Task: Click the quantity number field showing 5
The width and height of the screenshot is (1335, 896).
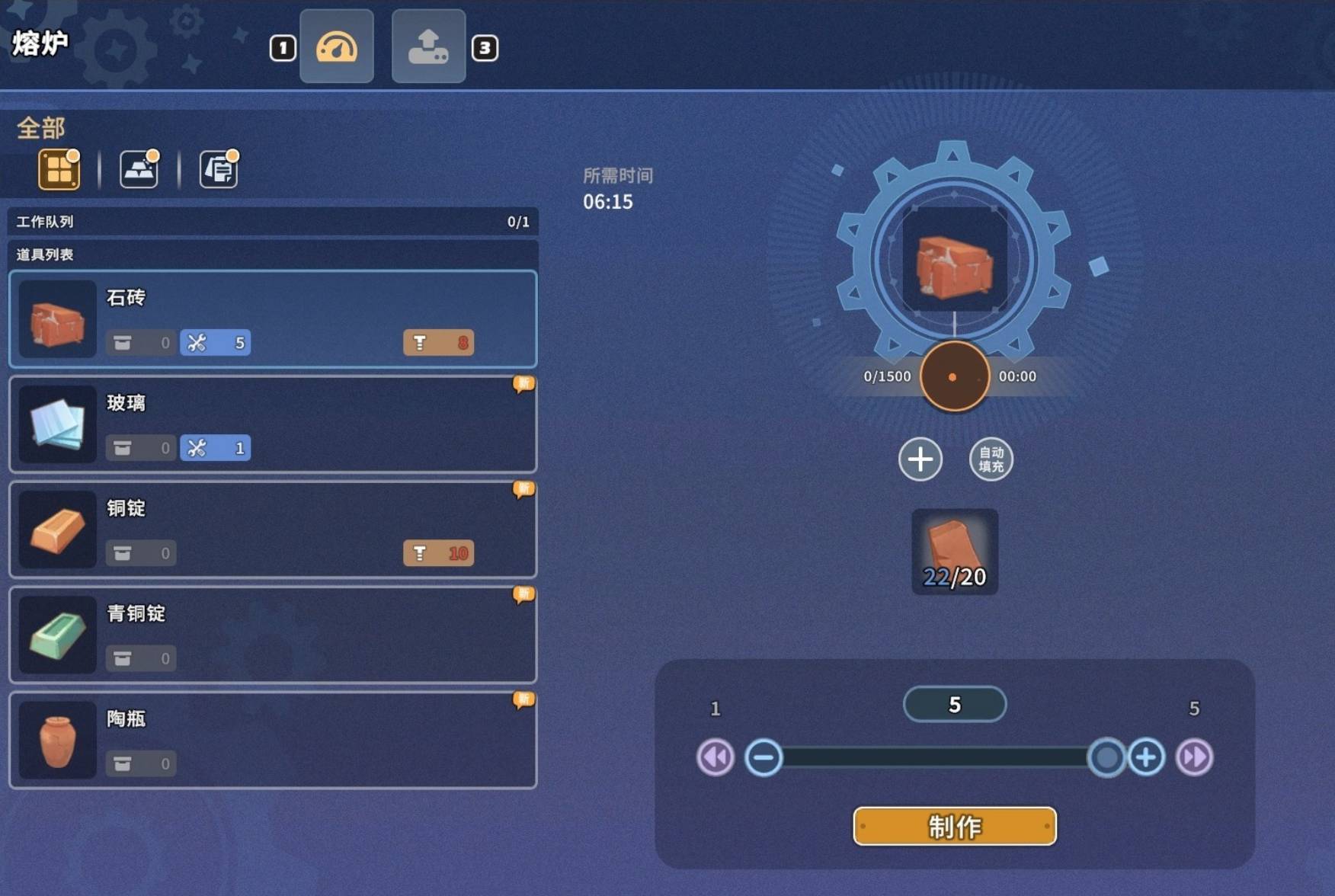Action: click(x=954, y=705)
